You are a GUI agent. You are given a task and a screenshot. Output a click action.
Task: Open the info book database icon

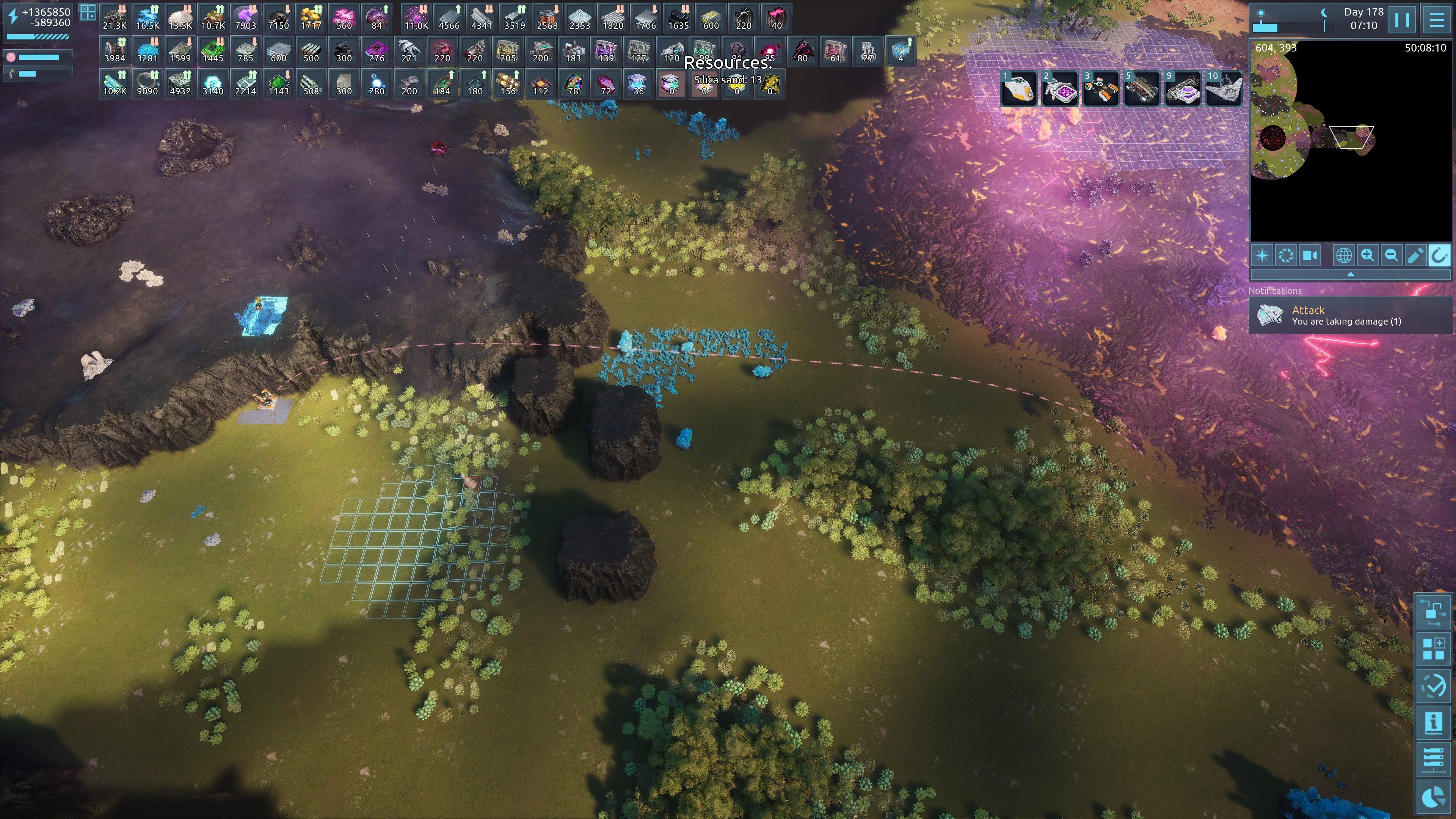pos(1433,722)
